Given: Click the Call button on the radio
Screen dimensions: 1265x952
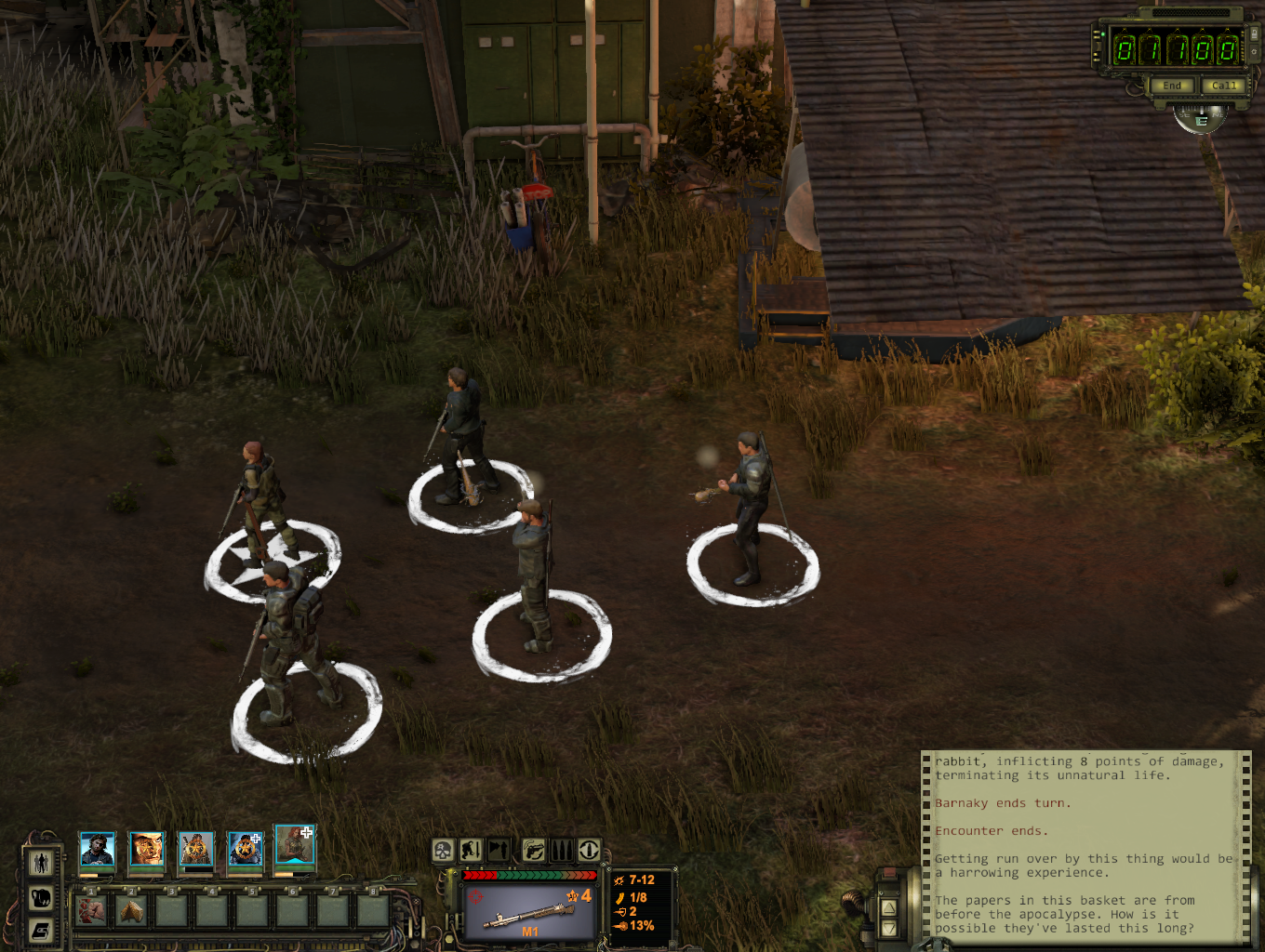Looking at the screenshot, I should pos(1224,86).
